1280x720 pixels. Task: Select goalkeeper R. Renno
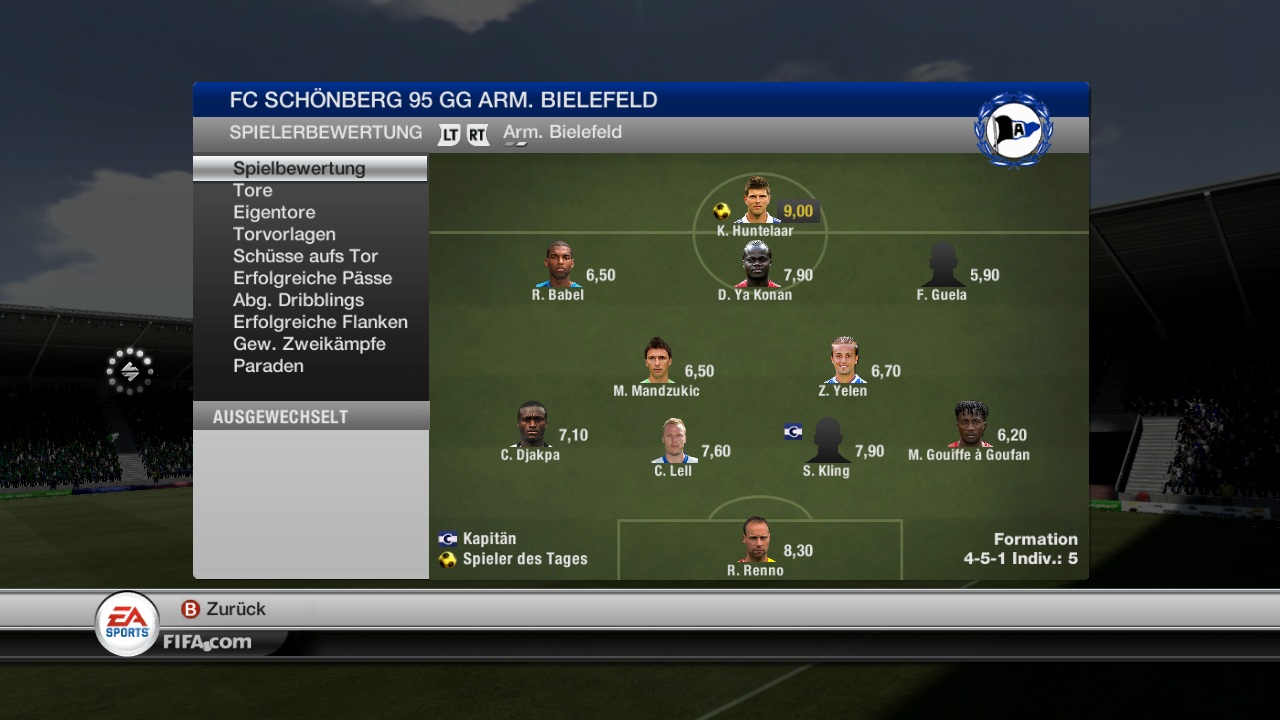[756, 541]
